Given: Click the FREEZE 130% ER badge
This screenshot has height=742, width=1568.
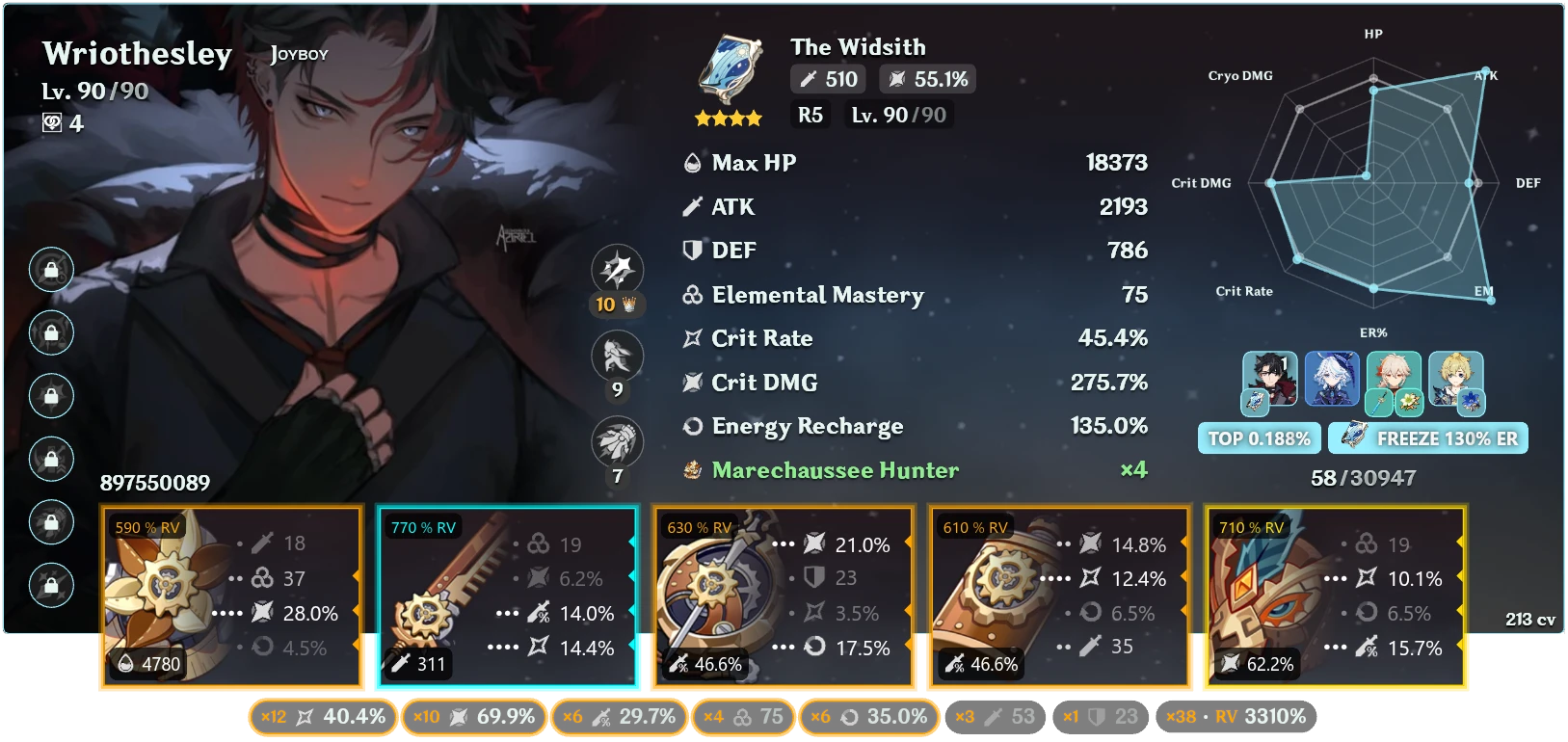Looking at the screenshot, I should [x=1428, y=437].
